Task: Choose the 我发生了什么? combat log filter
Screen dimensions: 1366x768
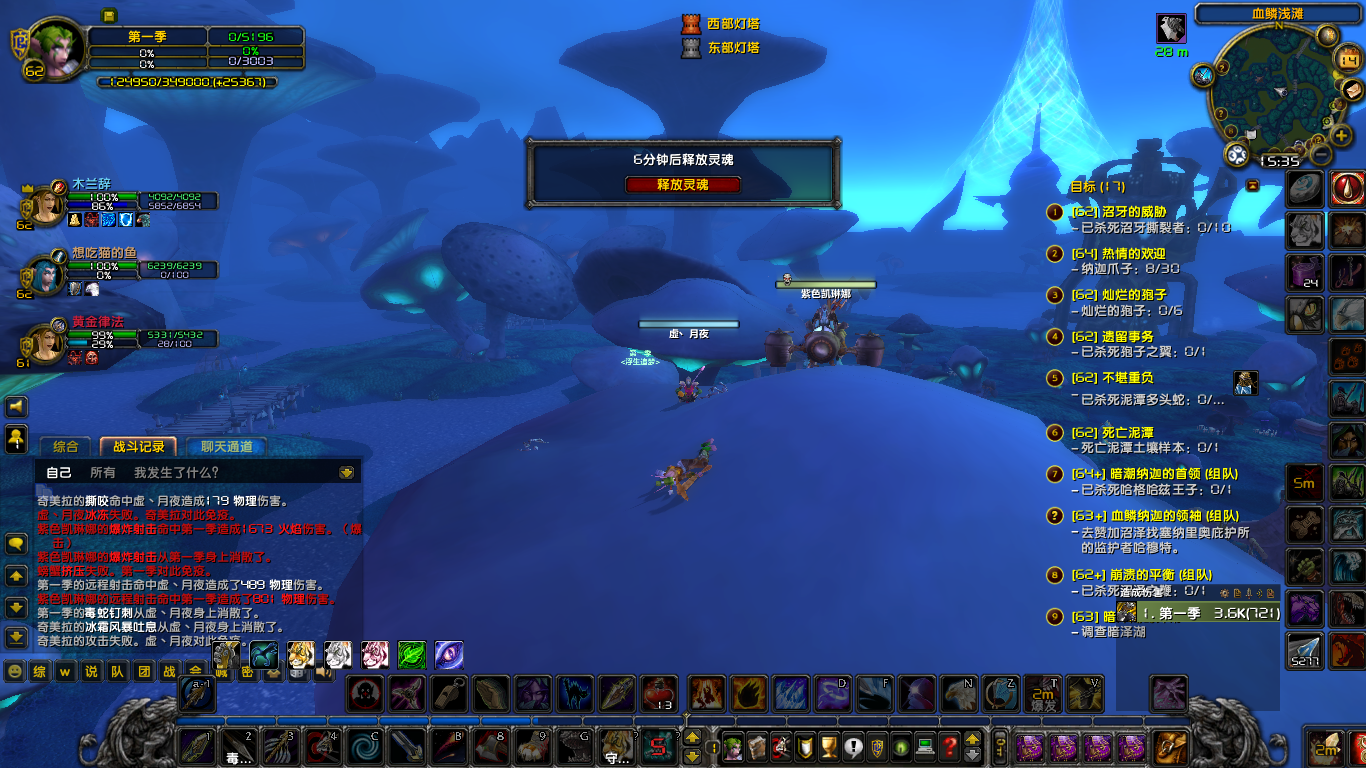Action: point(176,472)
